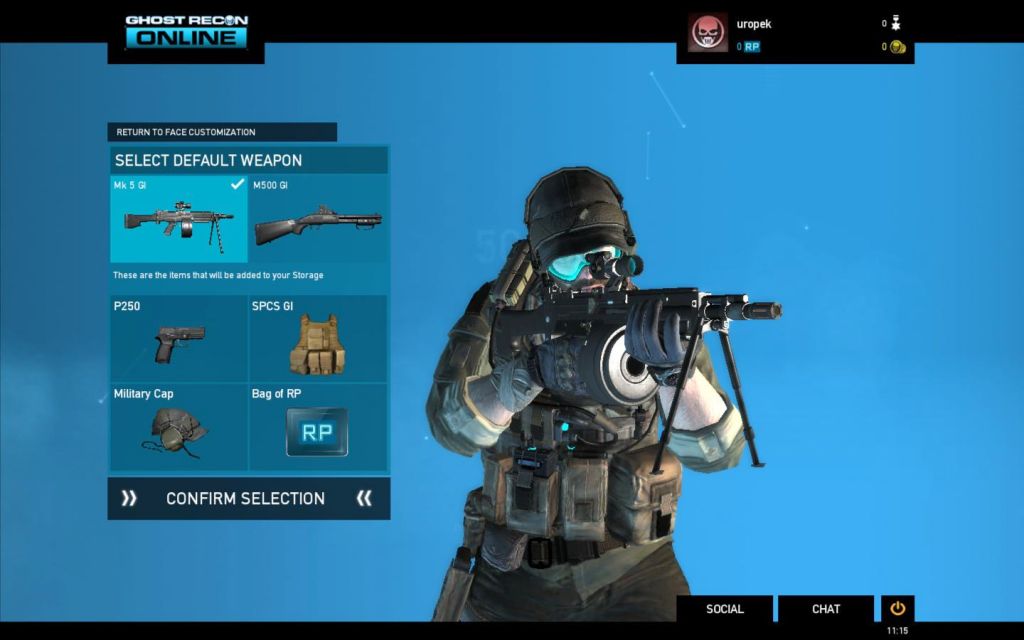The height and width of the screenshot is (640, 1024).
Task: Click the orange power button
Action: (x=897, y=608)
